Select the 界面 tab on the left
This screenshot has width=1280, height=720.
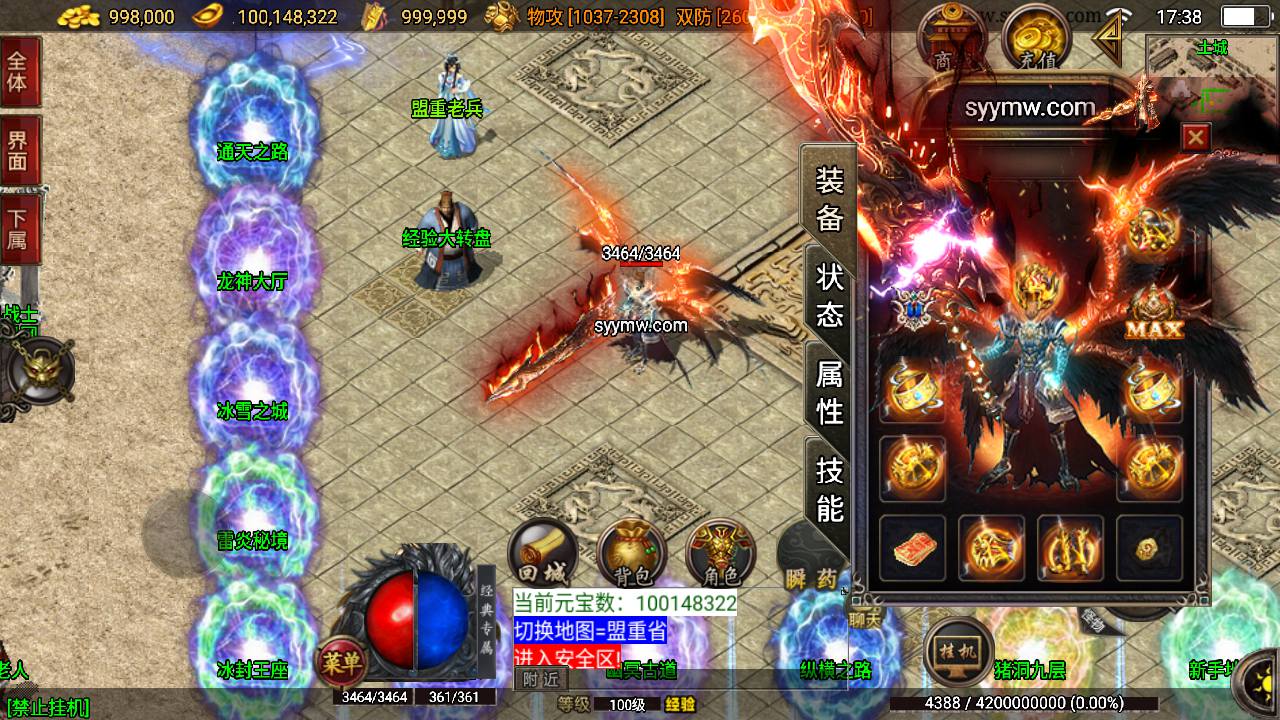(x=18, y=150)
